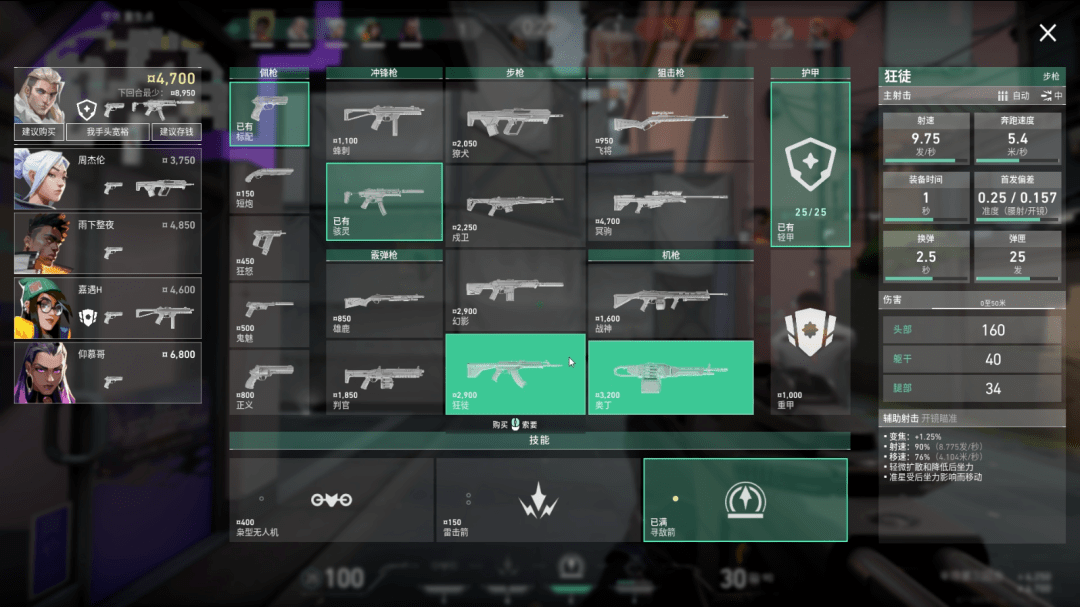The height and width of the screenshot is (607, 1080).
Task: Select teammate 周杰伦 in the player list
Action: coord(107,178)
